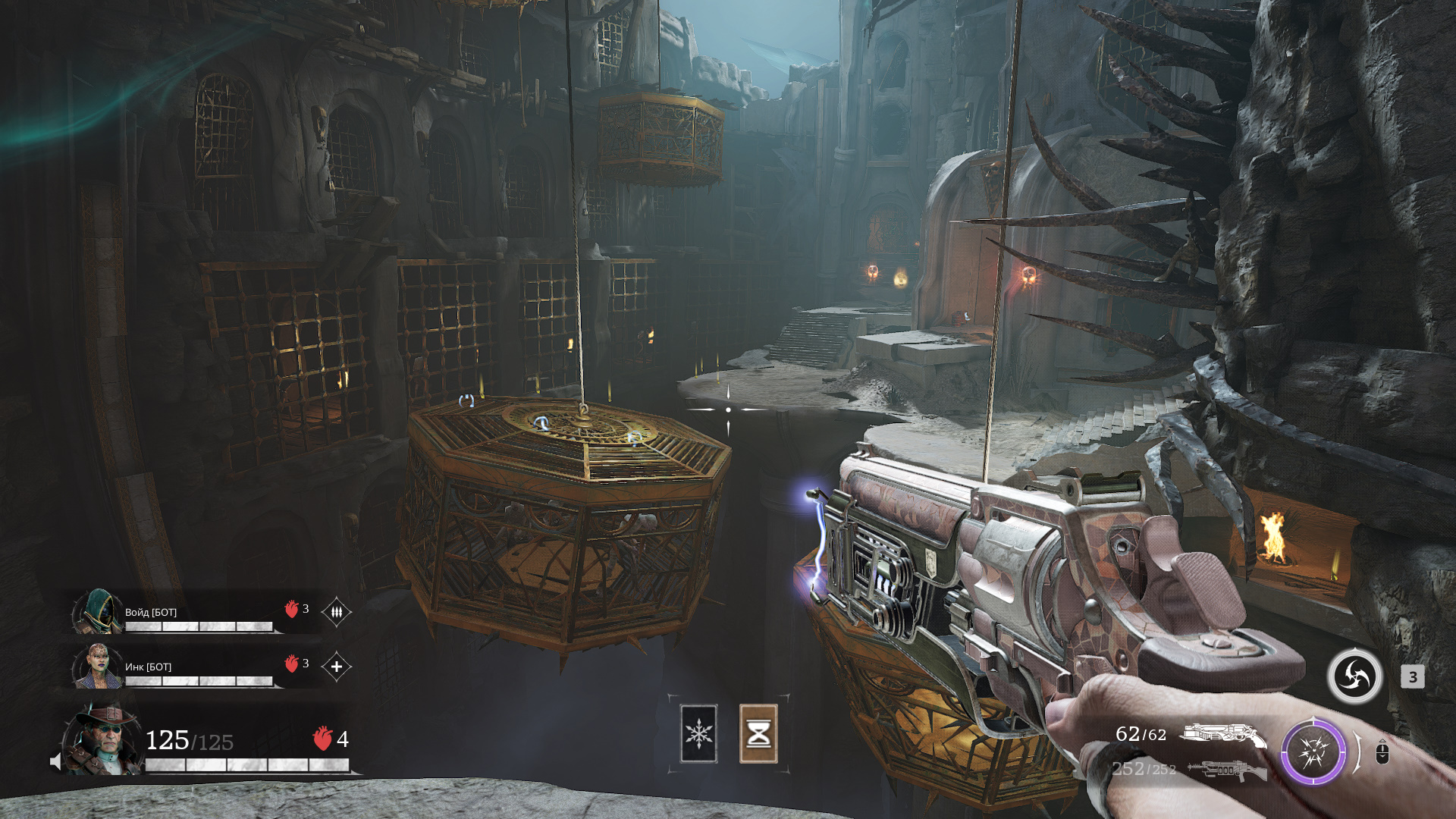
Task: Choose the equipped revolver weapon icon
Action: coord(1222,735)
